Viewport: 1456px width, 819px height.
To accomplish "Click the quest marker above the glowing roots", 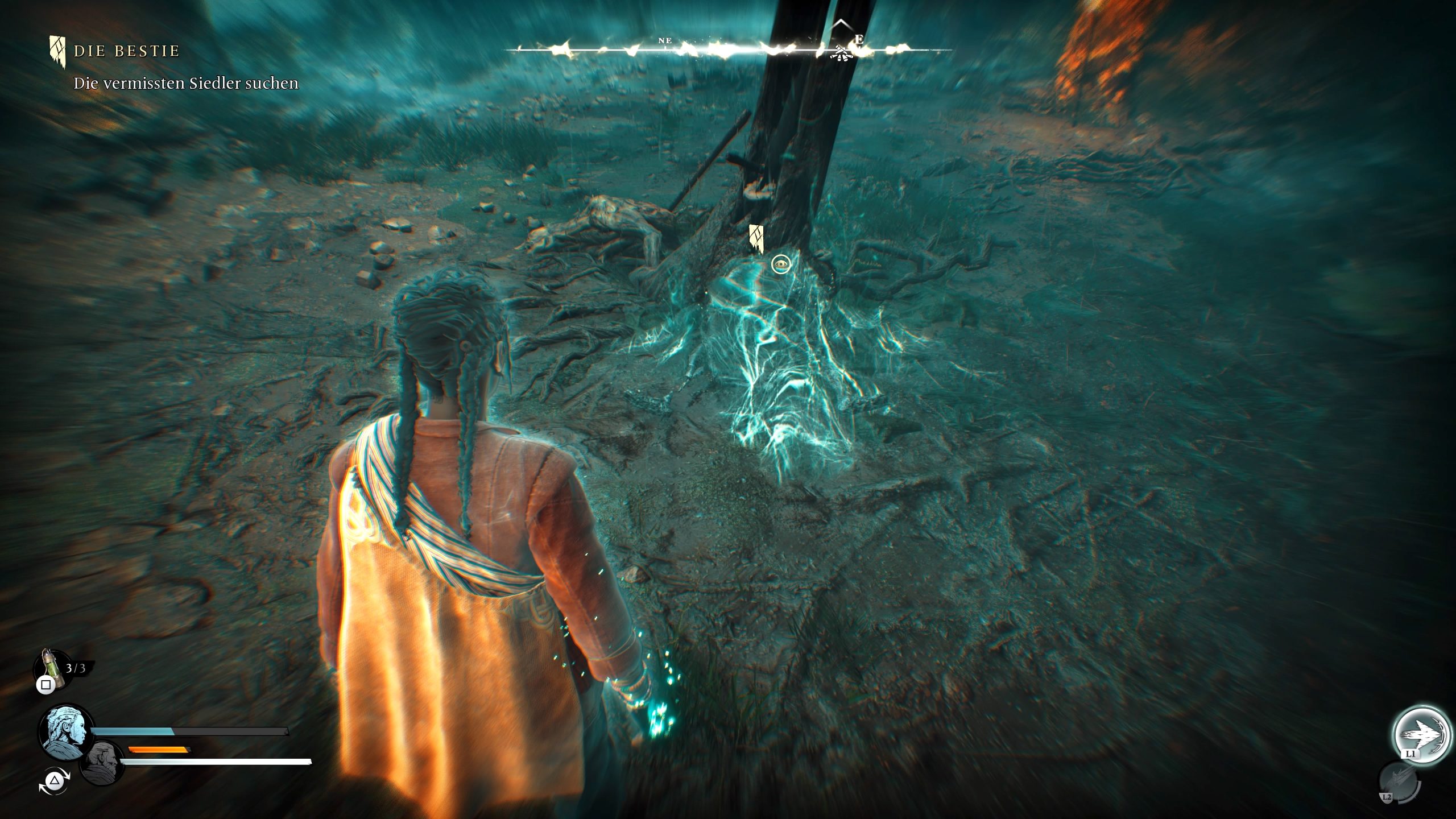I will click(755, 237).
